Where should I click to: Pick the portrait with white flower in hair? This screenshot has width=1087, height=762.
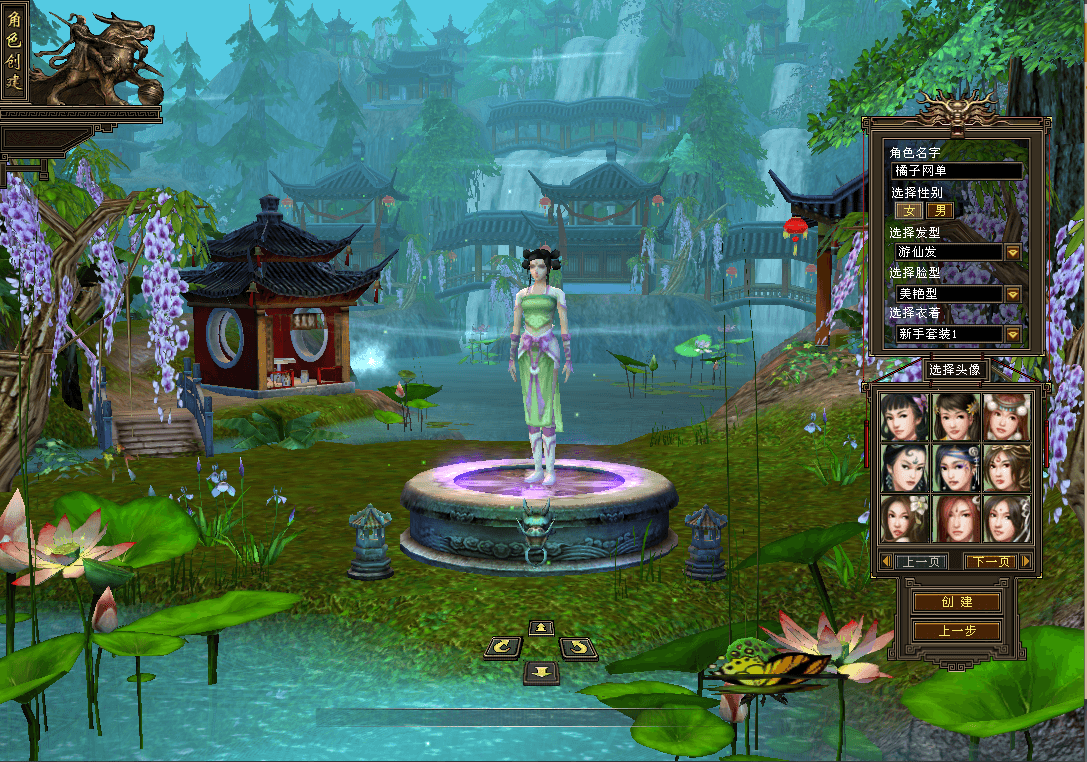point(904,519)
